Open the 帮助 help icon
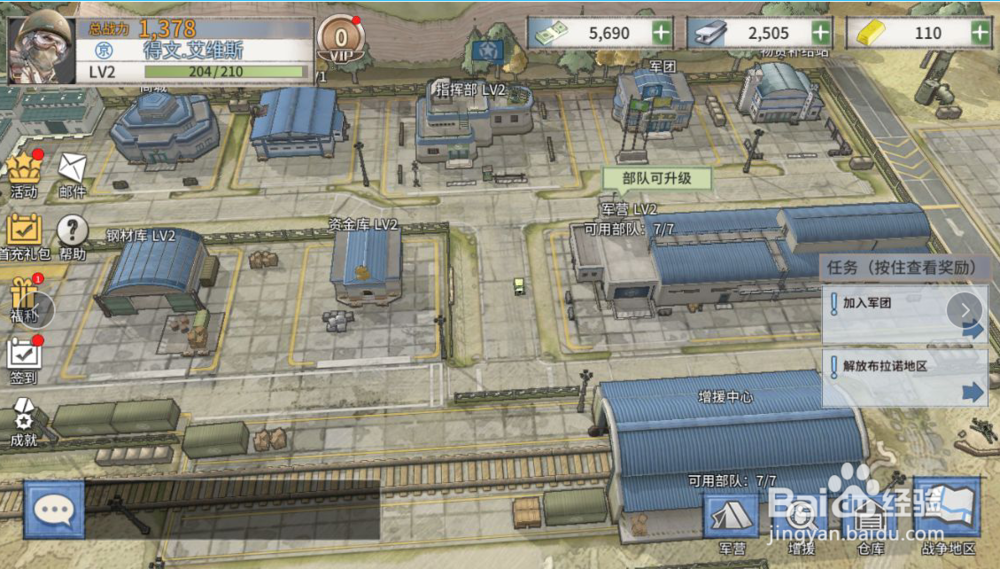Viewport: 1000px width, 569px height. coord(72,236)
